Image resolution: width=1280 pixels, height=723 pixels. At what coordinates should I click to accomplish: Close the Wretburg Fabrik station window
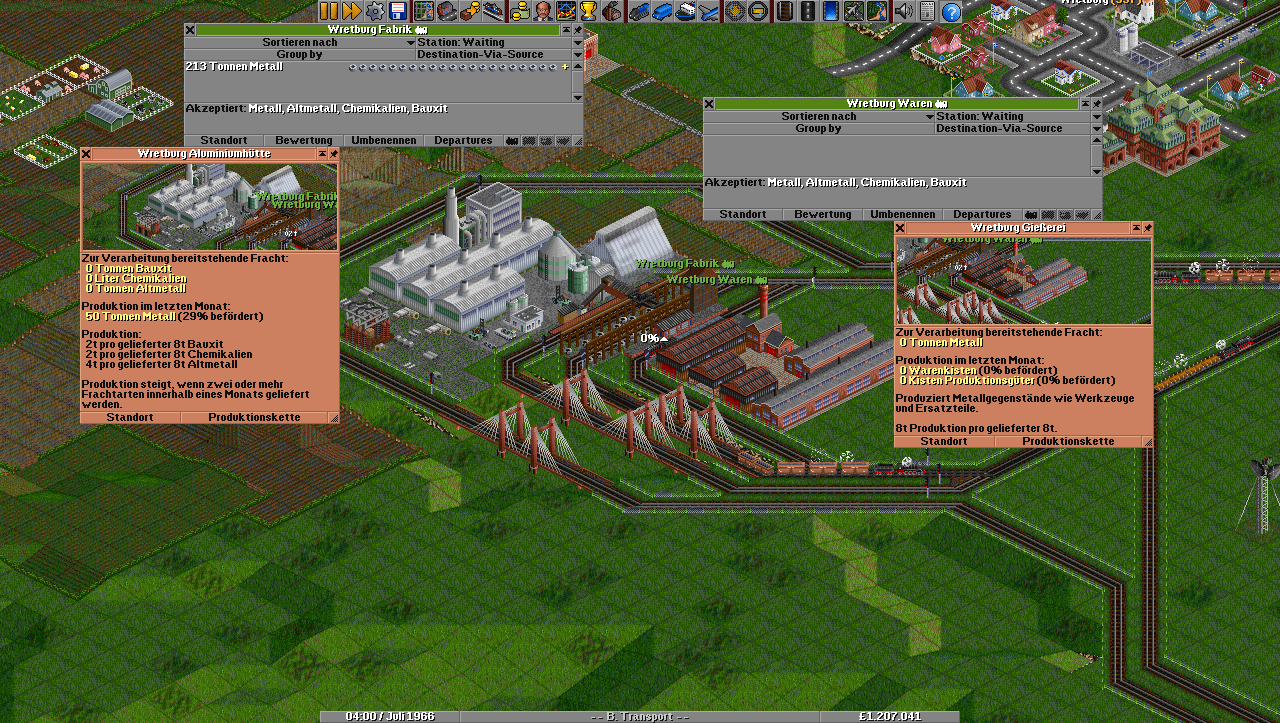[x=190, y=30]
